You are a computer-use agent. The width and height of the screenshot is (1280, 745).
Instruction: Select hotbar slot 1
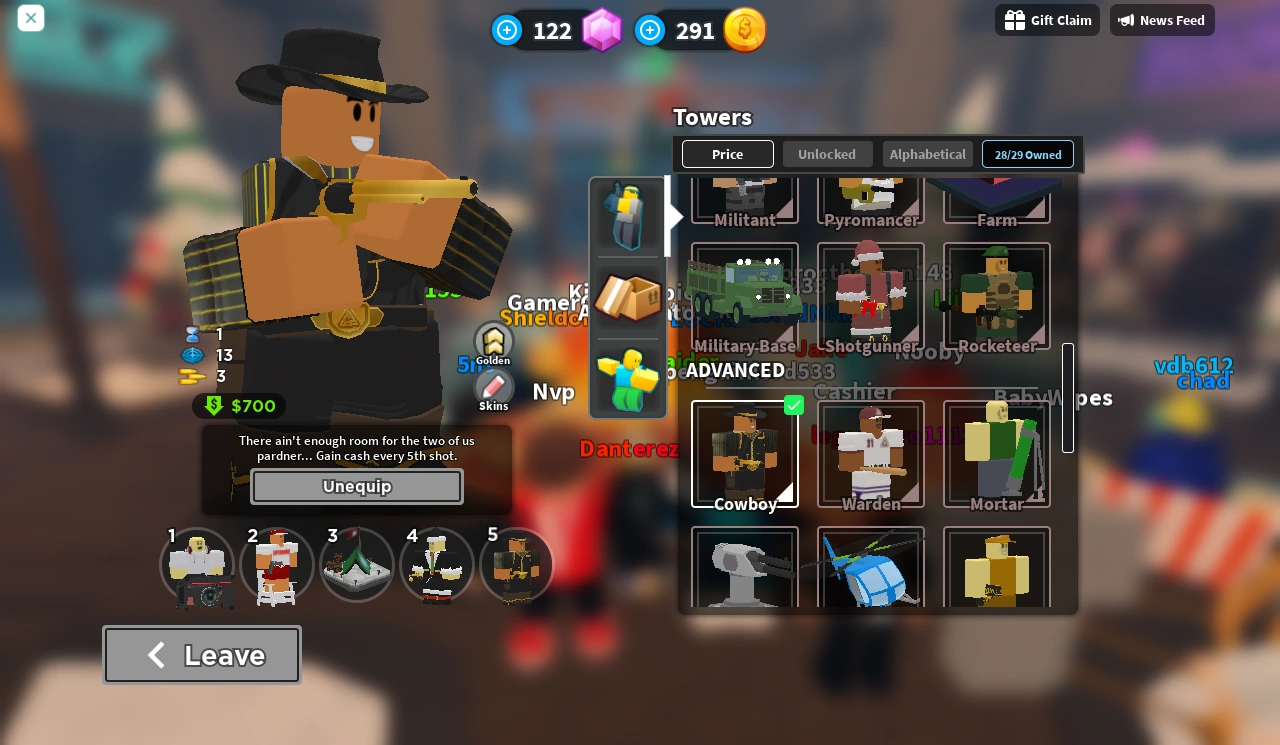point(196,565)
